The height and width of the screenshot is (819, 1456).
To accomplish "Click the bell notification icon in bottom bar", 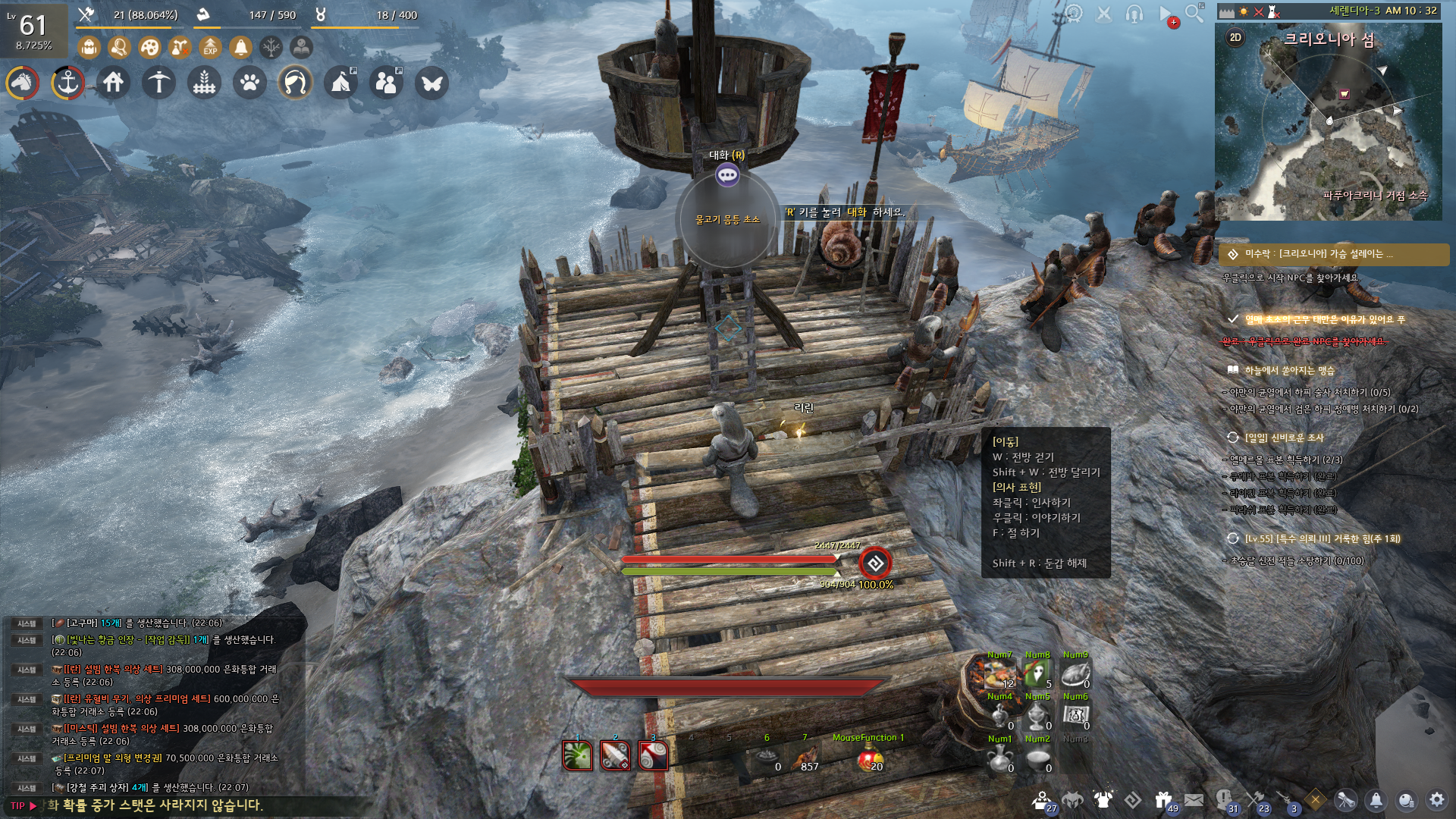I will [1376, 800].
